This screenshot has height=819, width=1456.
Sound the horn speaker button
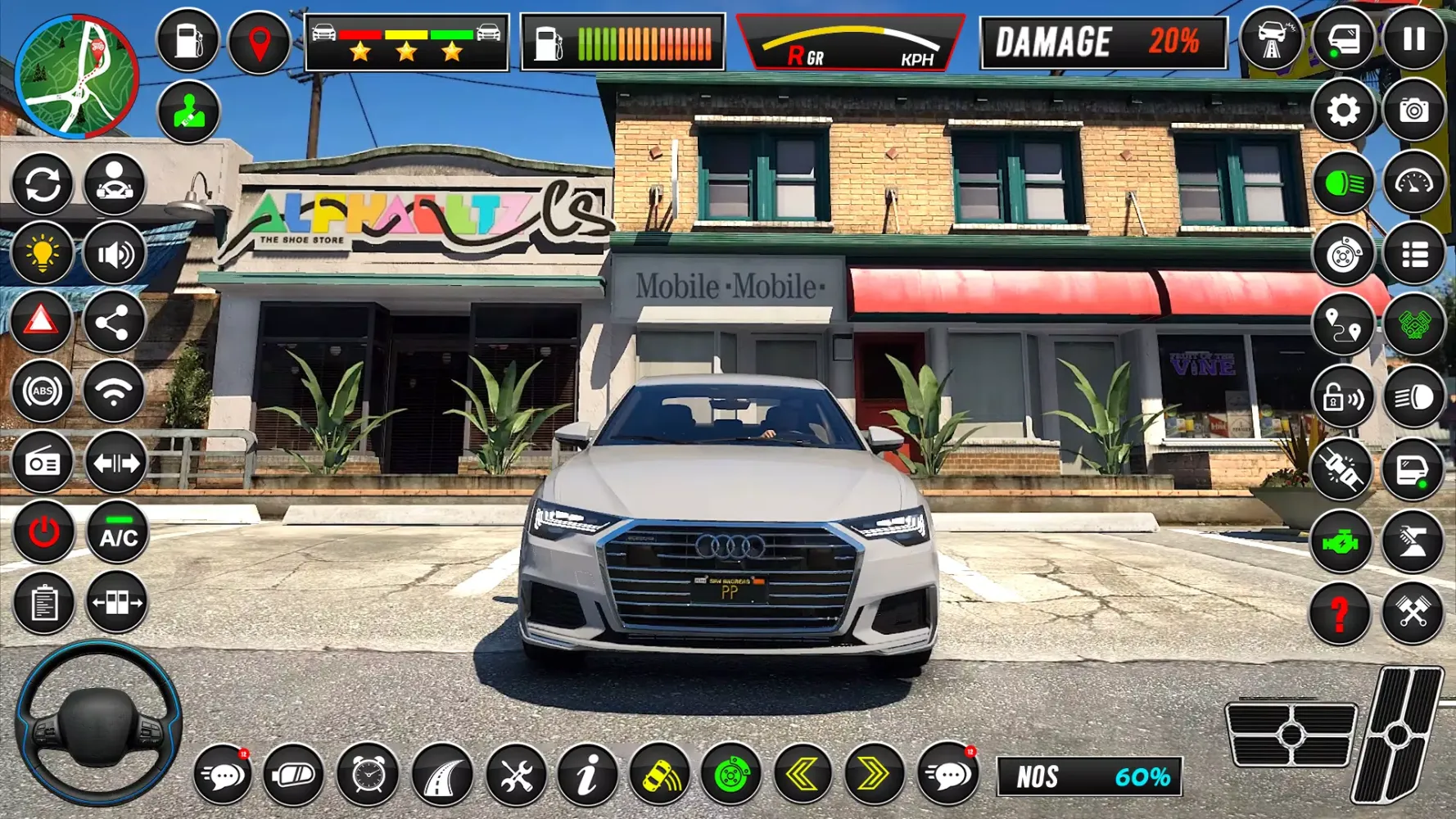(115, 255)
